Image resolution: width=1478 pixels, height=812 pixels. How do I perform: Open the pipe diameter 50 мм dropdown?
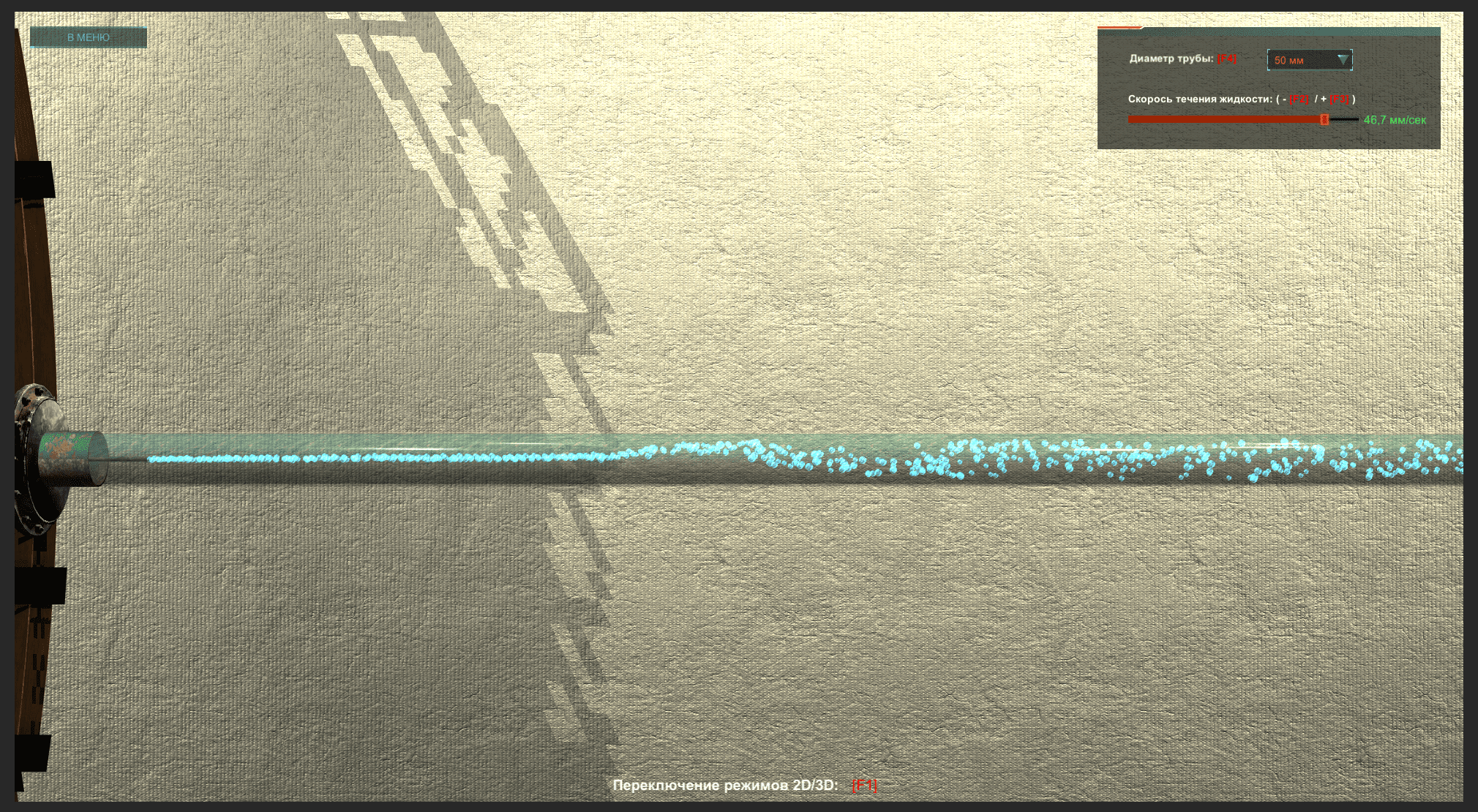pos(1309,60)
